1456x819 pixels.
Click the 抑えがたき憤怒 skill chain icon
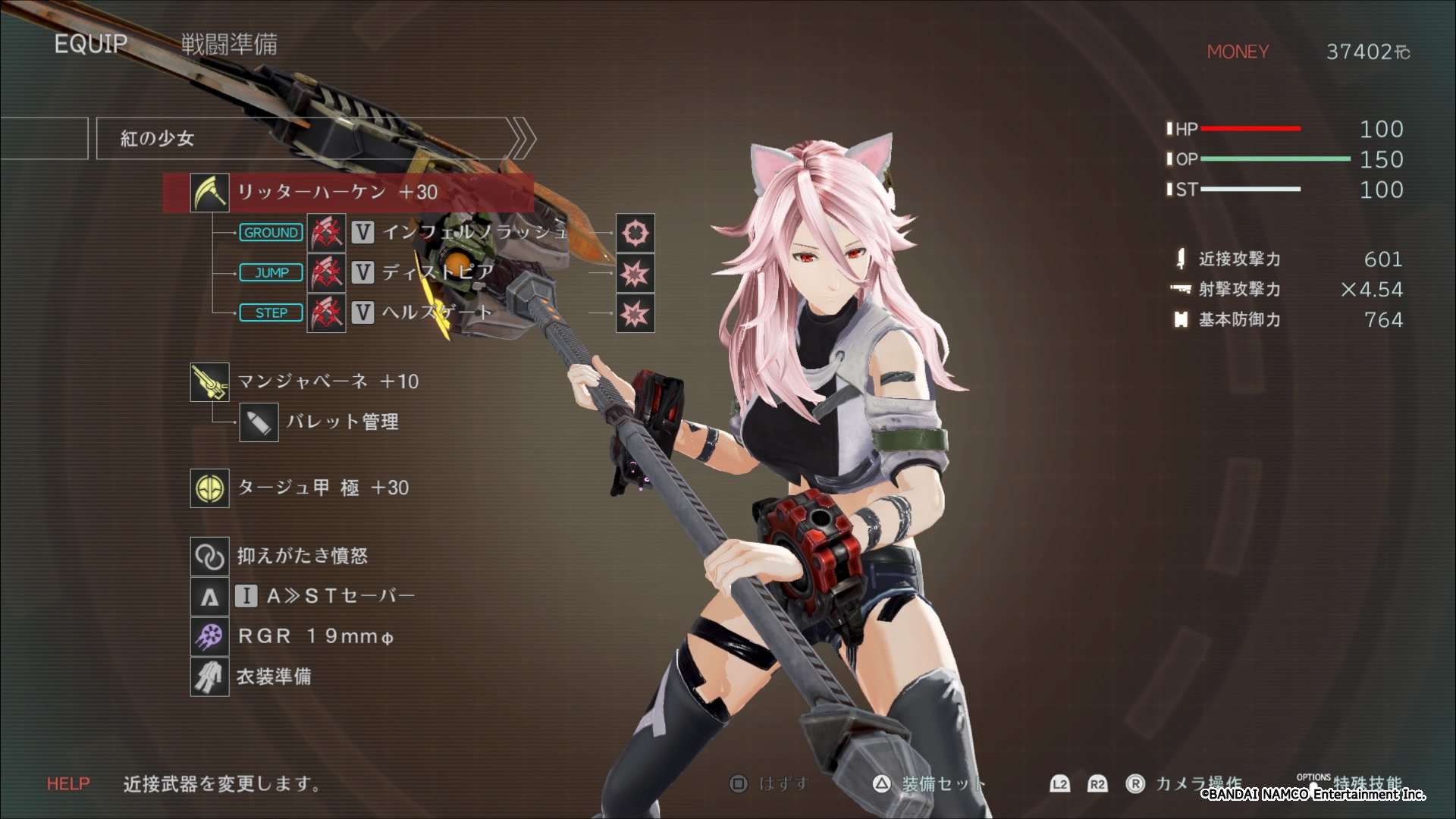[x=209, y=556]
